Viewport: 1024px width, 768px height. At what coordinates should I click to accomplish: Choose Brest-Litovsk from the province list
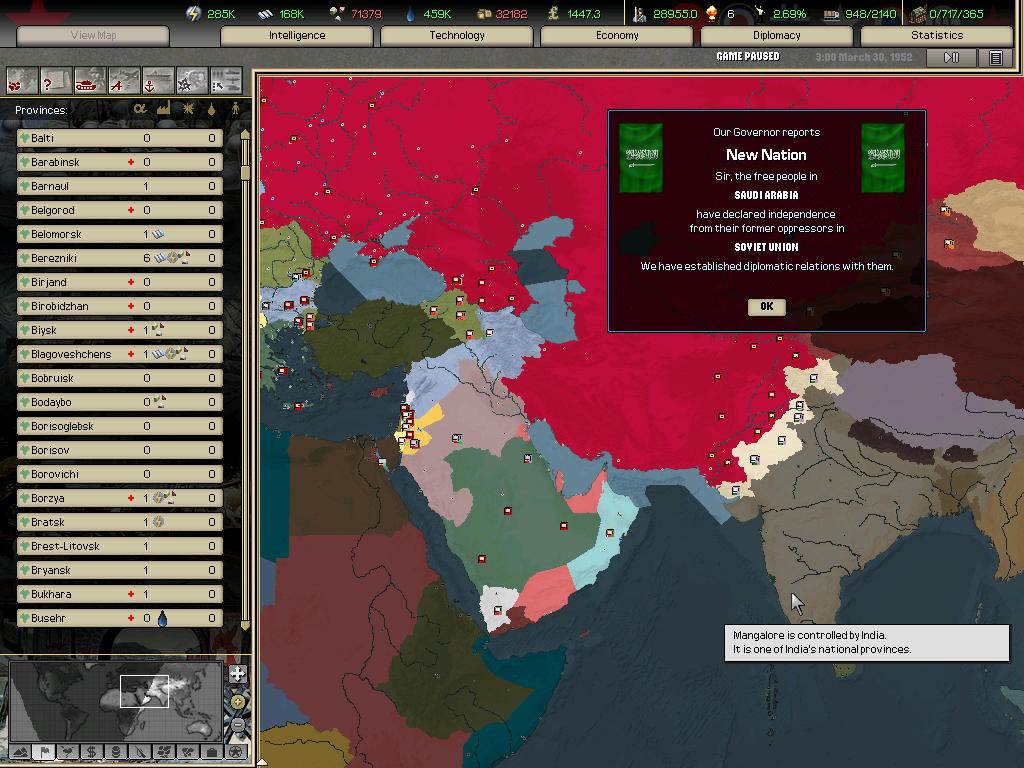(x=120, y=546)
